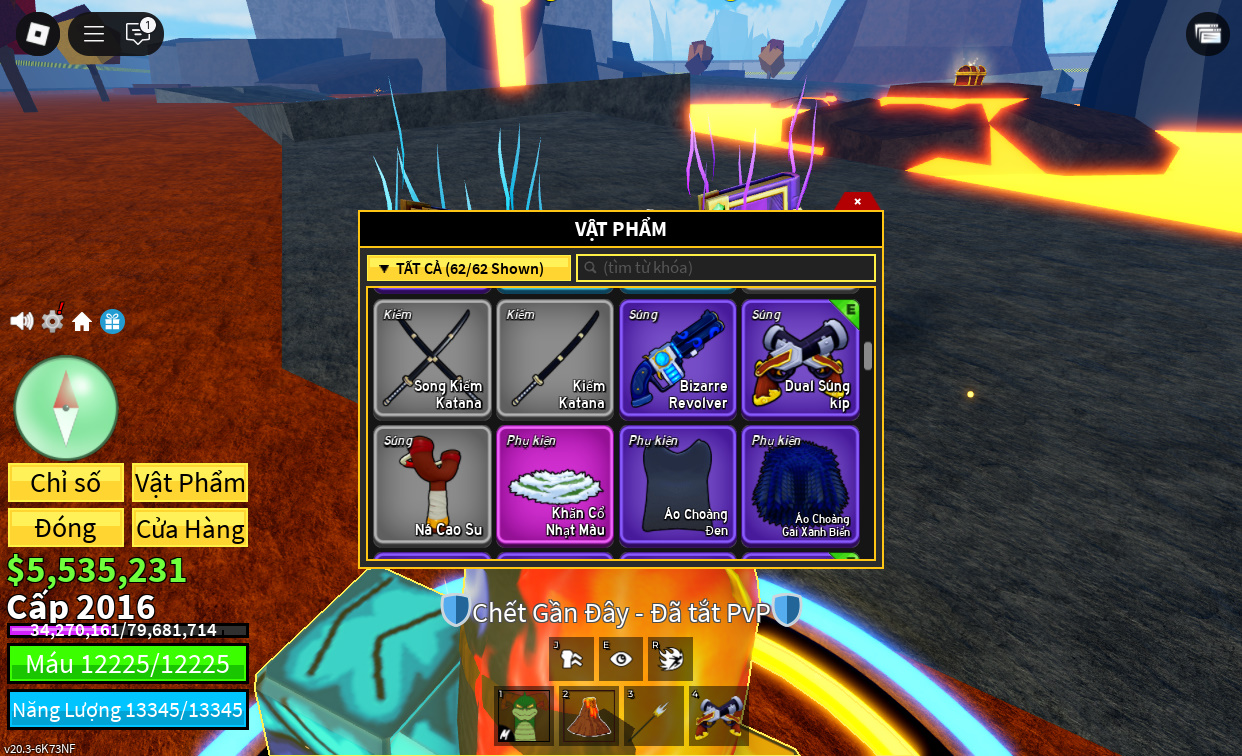Choose the single Kiếm Katana sword

[555, 358]
